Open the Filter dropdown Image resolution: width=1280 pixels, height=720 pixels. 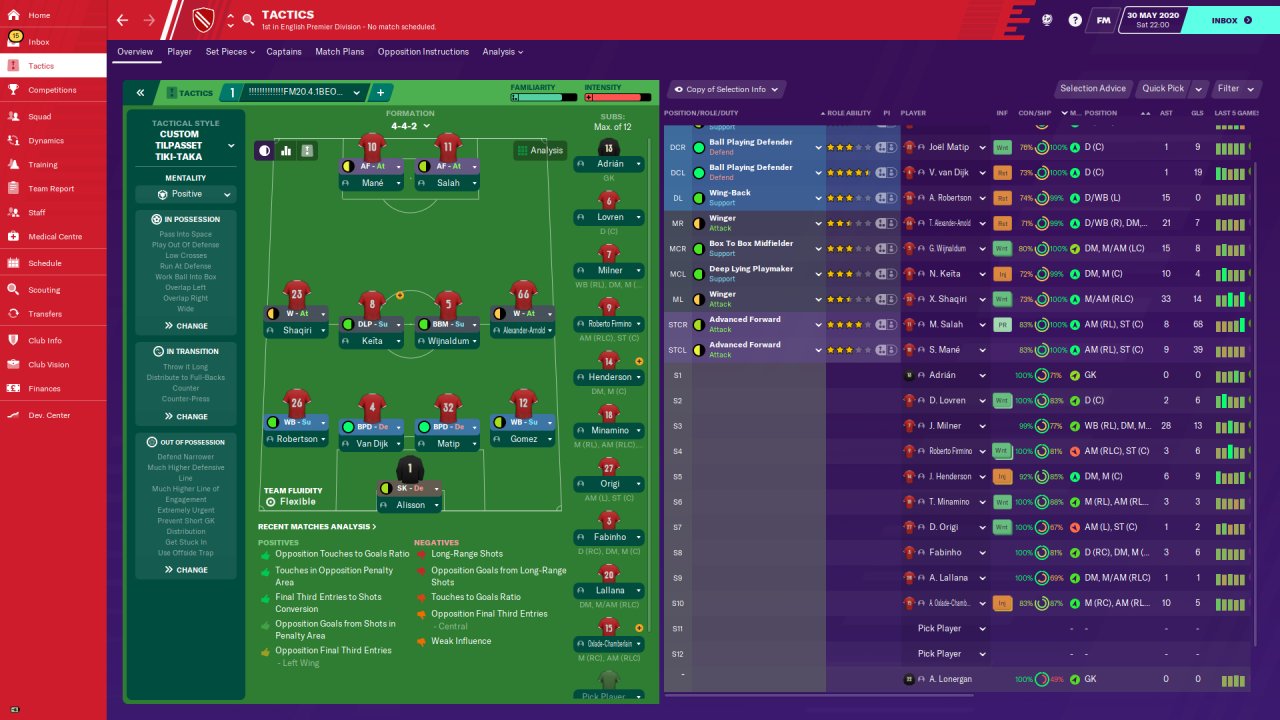[x=1233, y=89]
